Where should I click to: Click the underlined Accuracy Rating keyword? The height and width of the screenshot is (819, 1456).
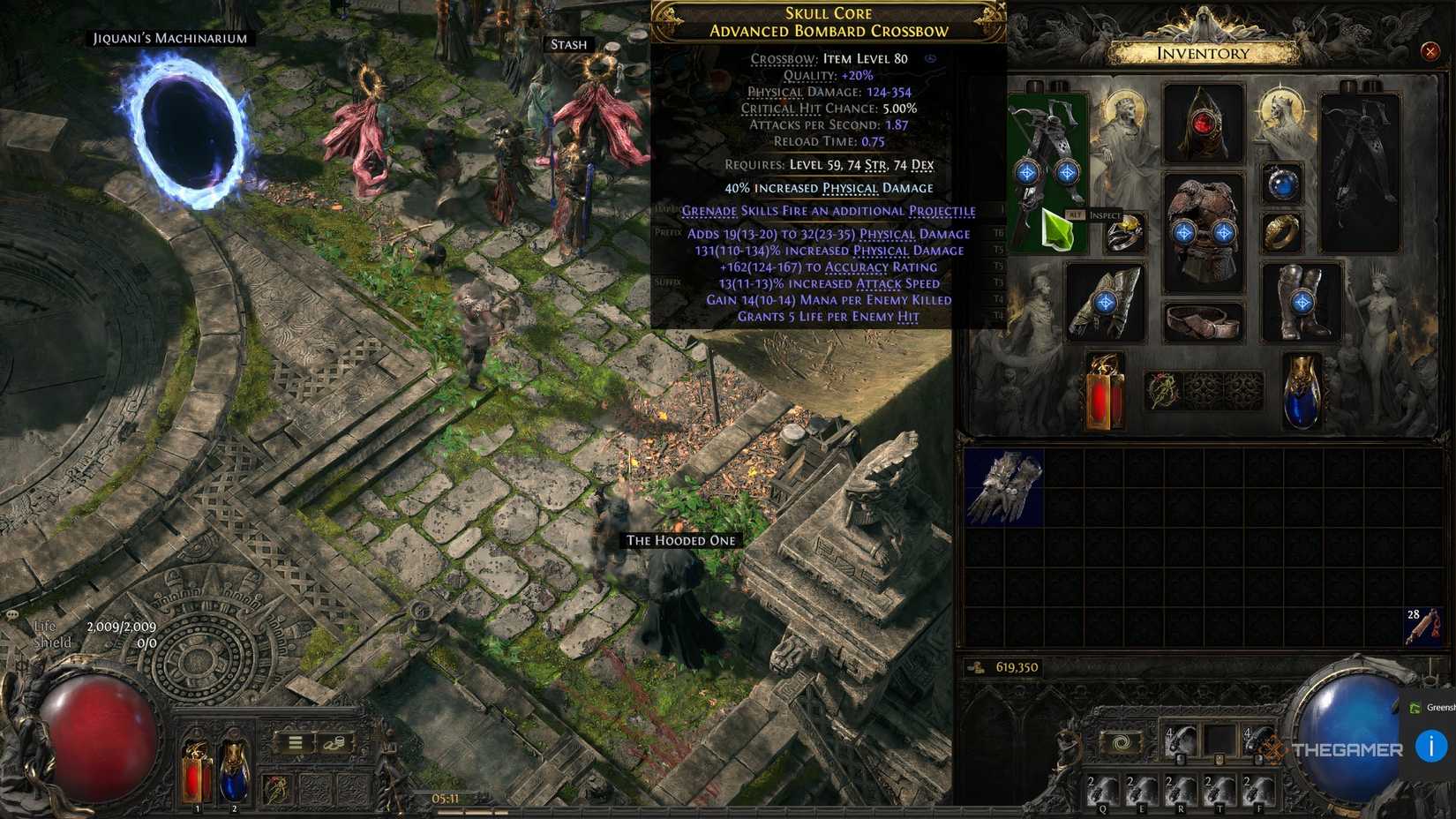(881, 267)
